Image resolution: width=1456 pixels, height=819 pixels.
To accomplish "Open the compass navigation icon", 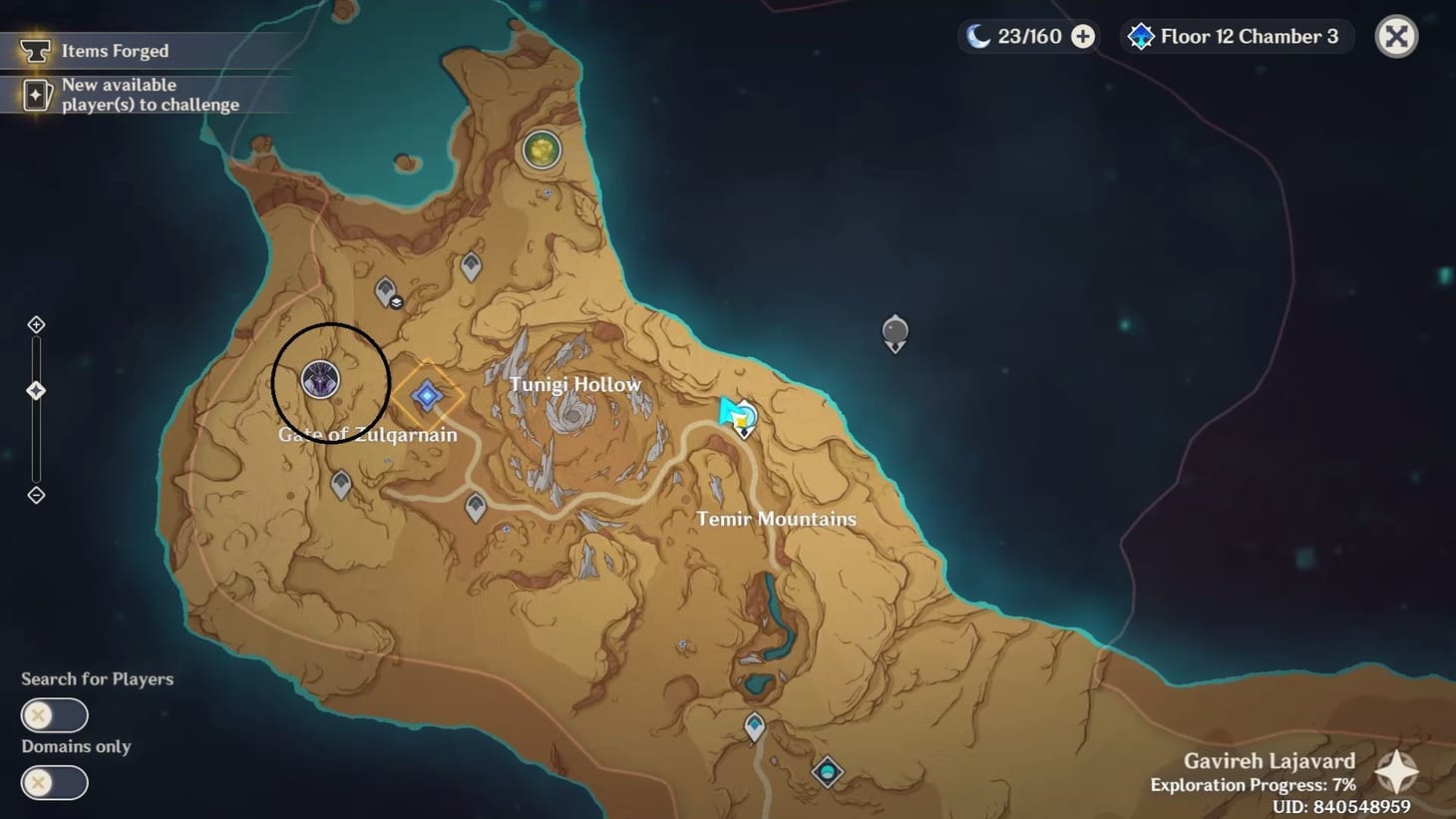I will point(1395,770).
